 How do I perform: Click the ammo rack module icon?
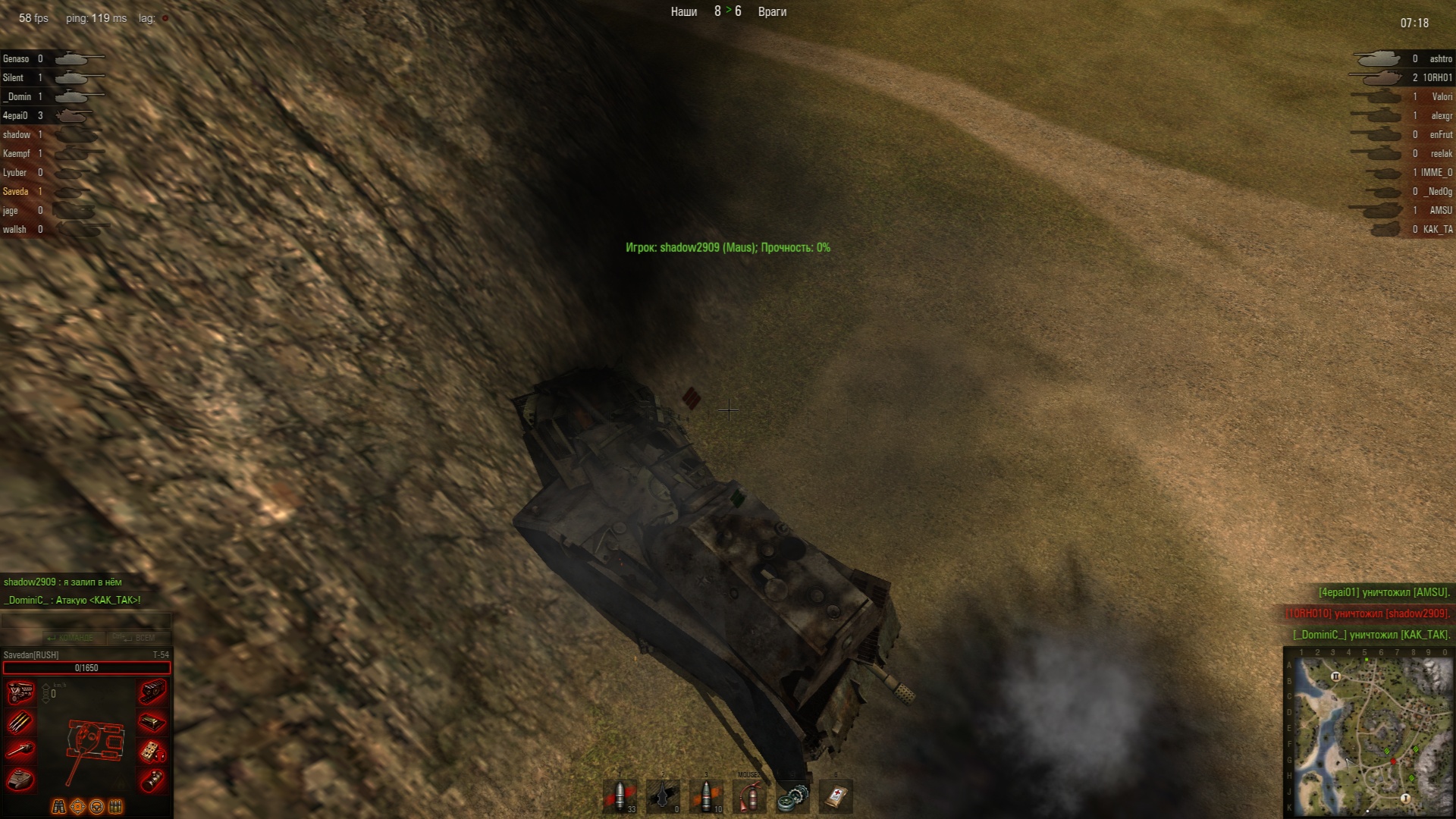20,722
